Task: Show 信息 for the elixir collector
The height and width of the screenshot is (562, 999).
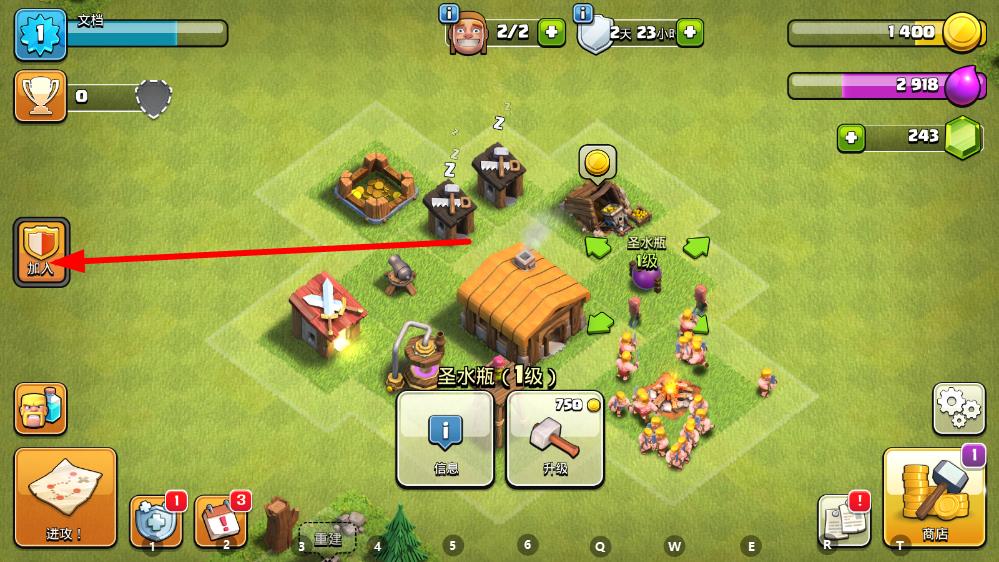Action: point(445,438)
